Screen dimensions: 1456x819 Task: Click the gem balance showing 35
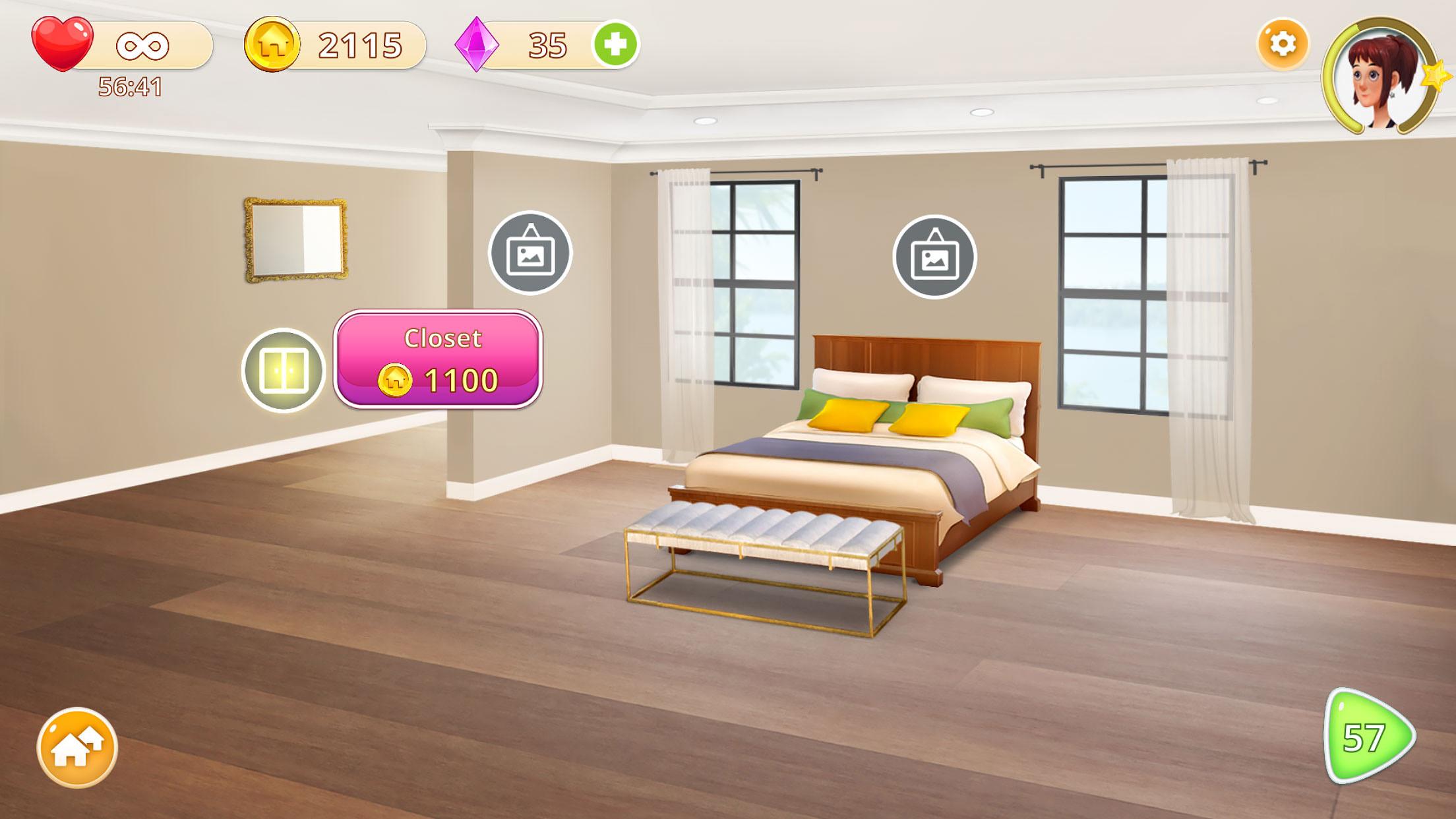pyautogui.click(x=546, y=44)
